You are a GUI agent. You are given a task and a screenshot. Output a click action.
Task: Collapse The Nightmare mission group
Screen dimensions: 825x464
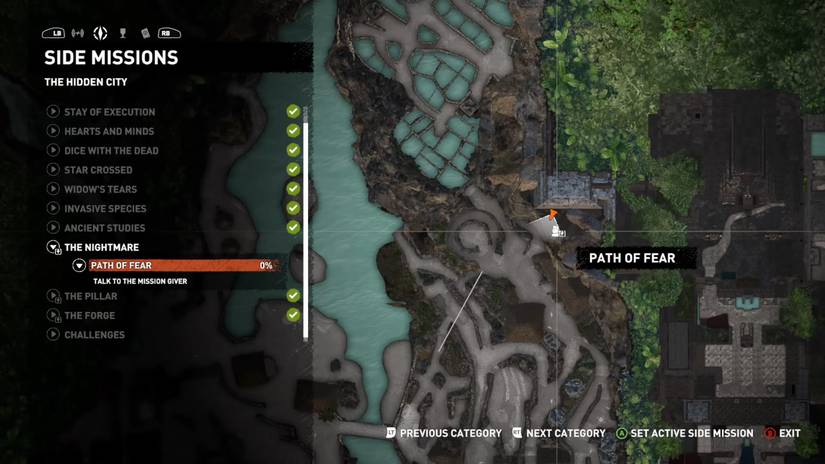(x=53, y=247)
